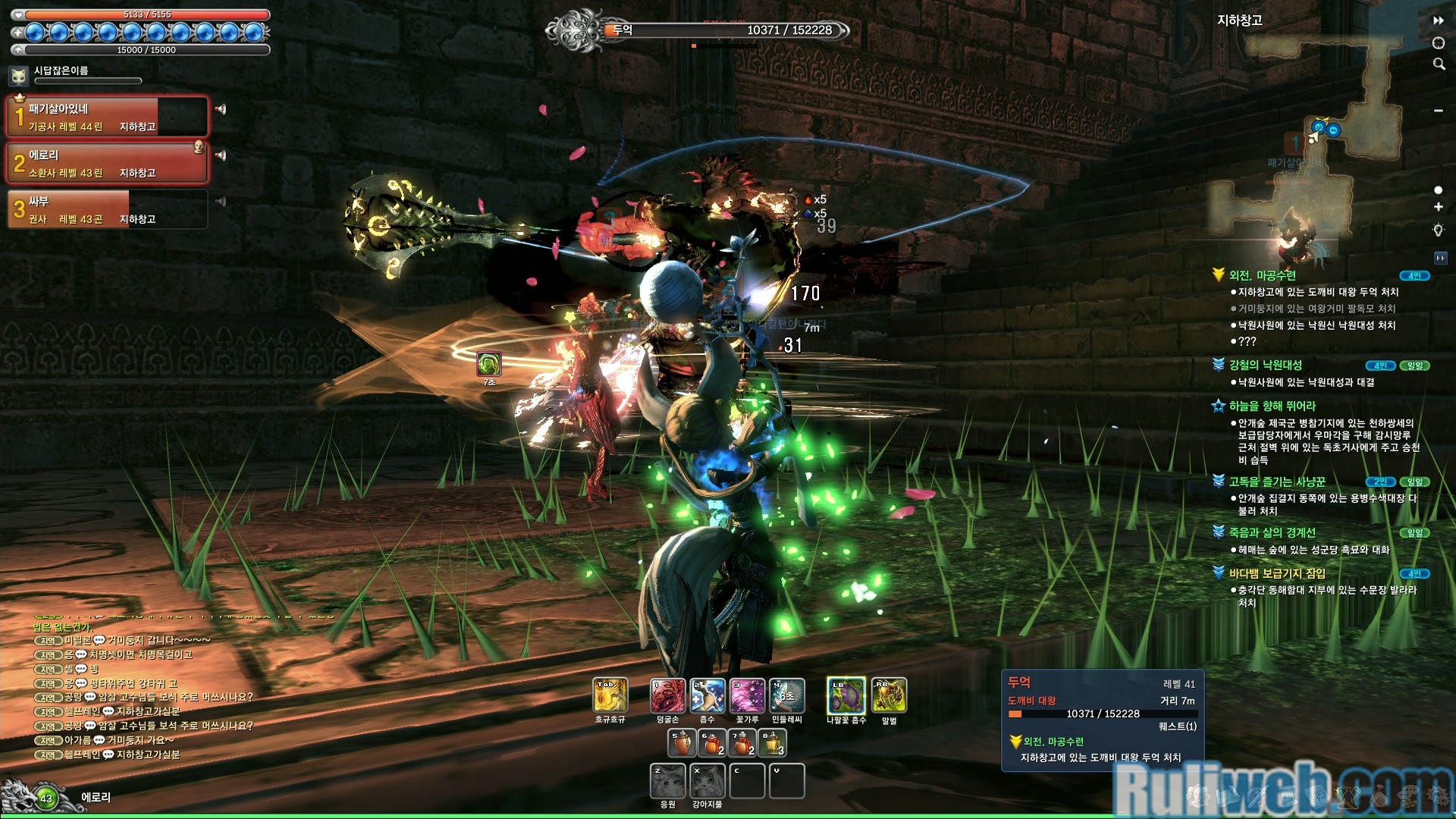Toggle voice speaker for party member 에로리
Screen dimensions: 1456x819
click(x=221, y=155)
